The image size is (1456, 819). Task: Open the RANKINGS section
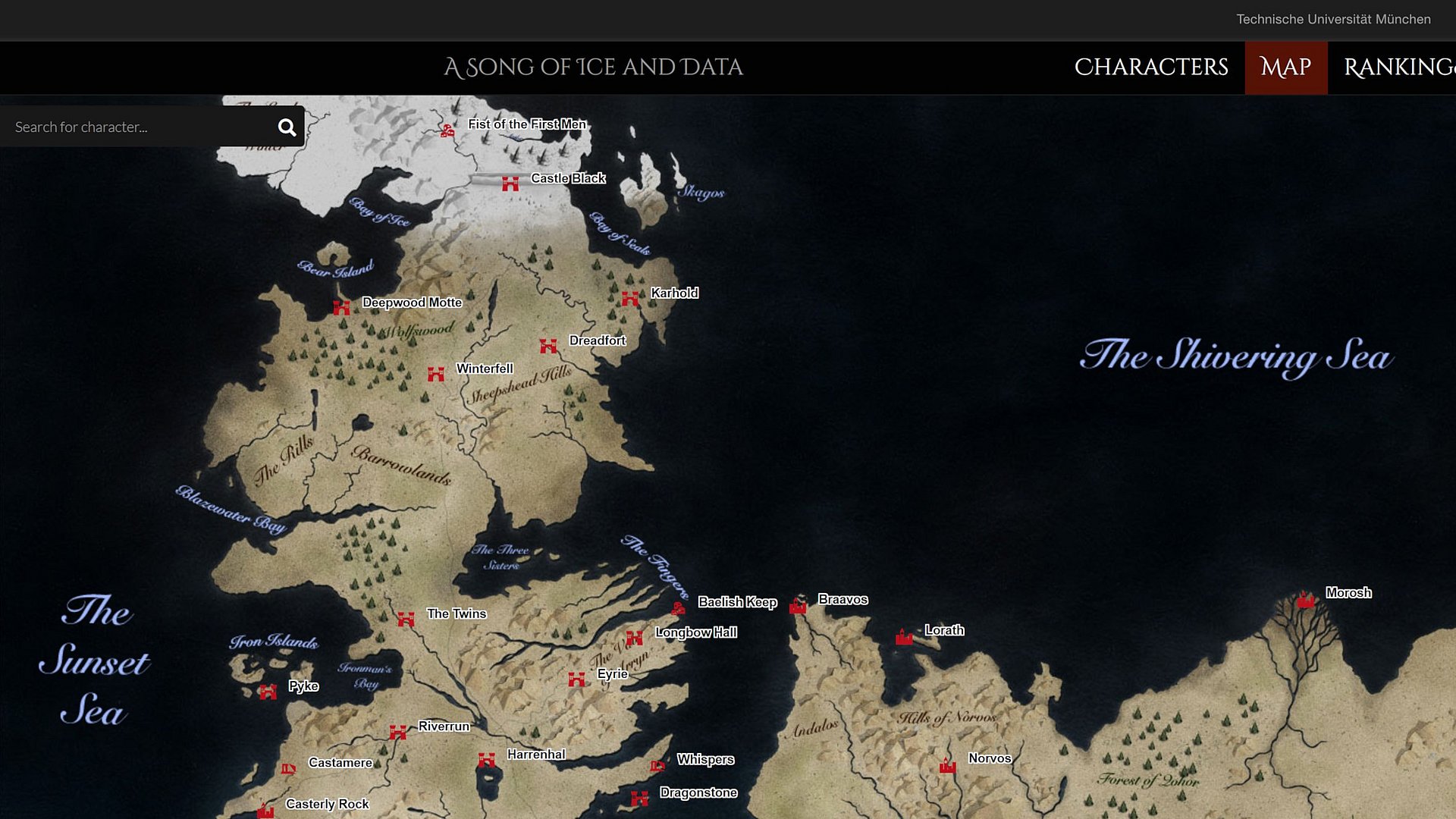tap(1401, 67)
